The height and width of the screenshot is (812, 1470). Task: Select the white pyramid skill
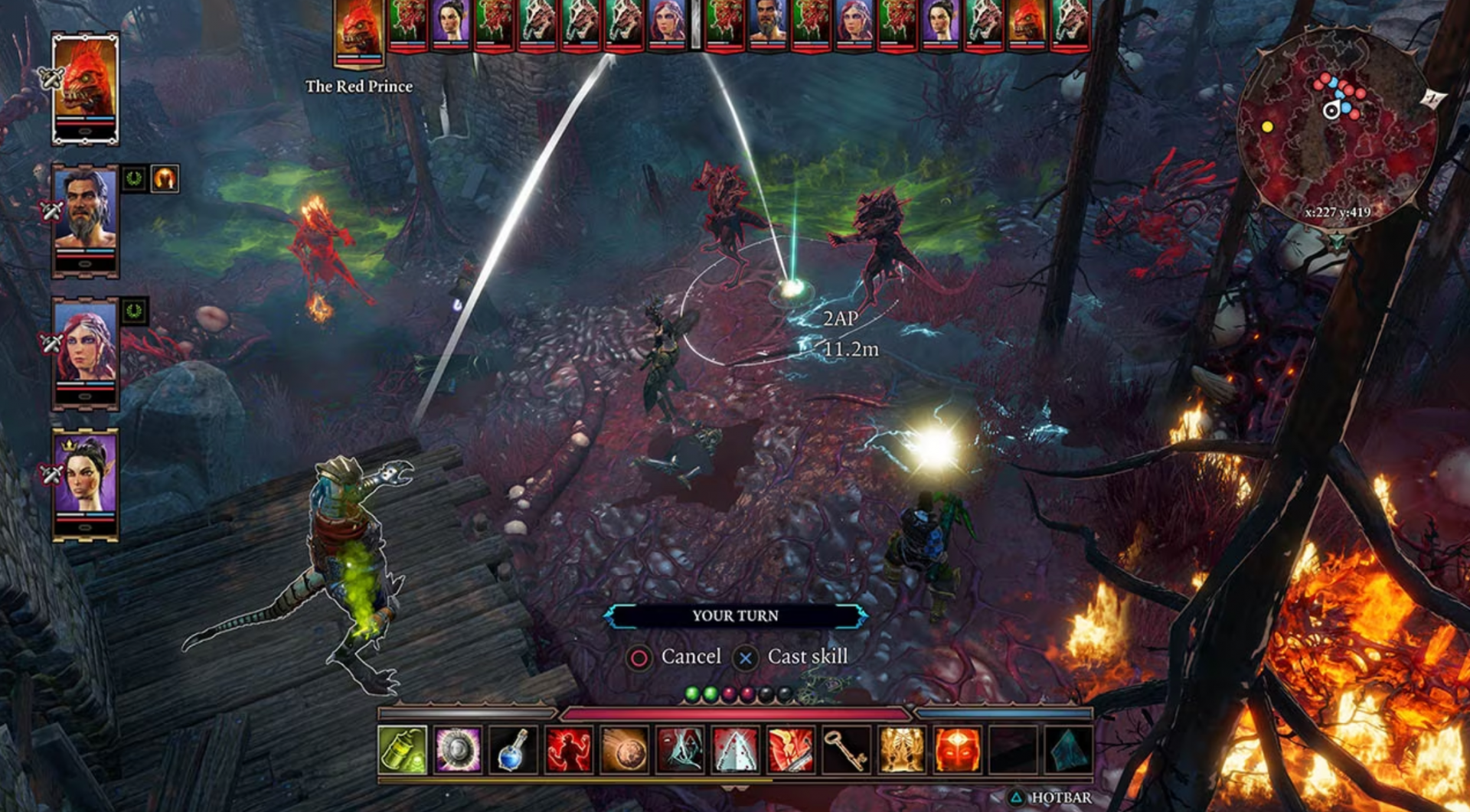[x=735, y=750]
